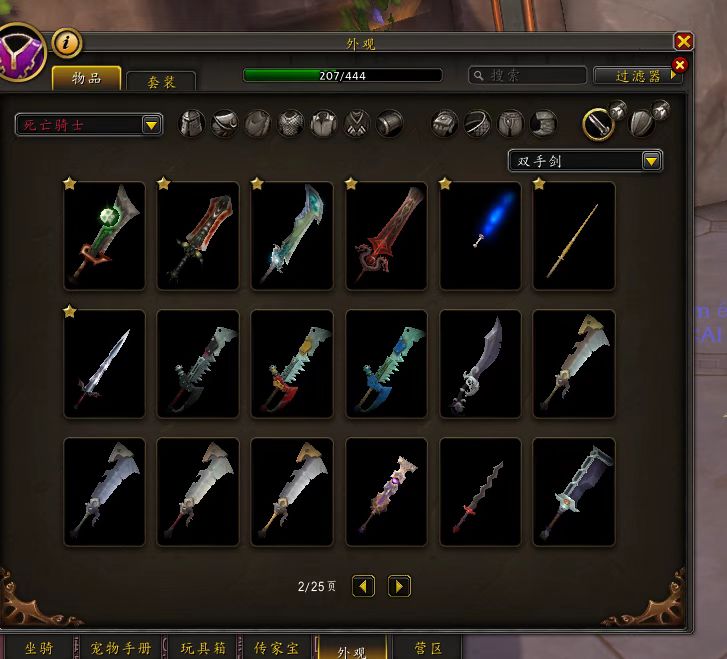Pick the thin golden sword appearance
Viewport: 727px width, 659px height.
[x=574, y=236]
